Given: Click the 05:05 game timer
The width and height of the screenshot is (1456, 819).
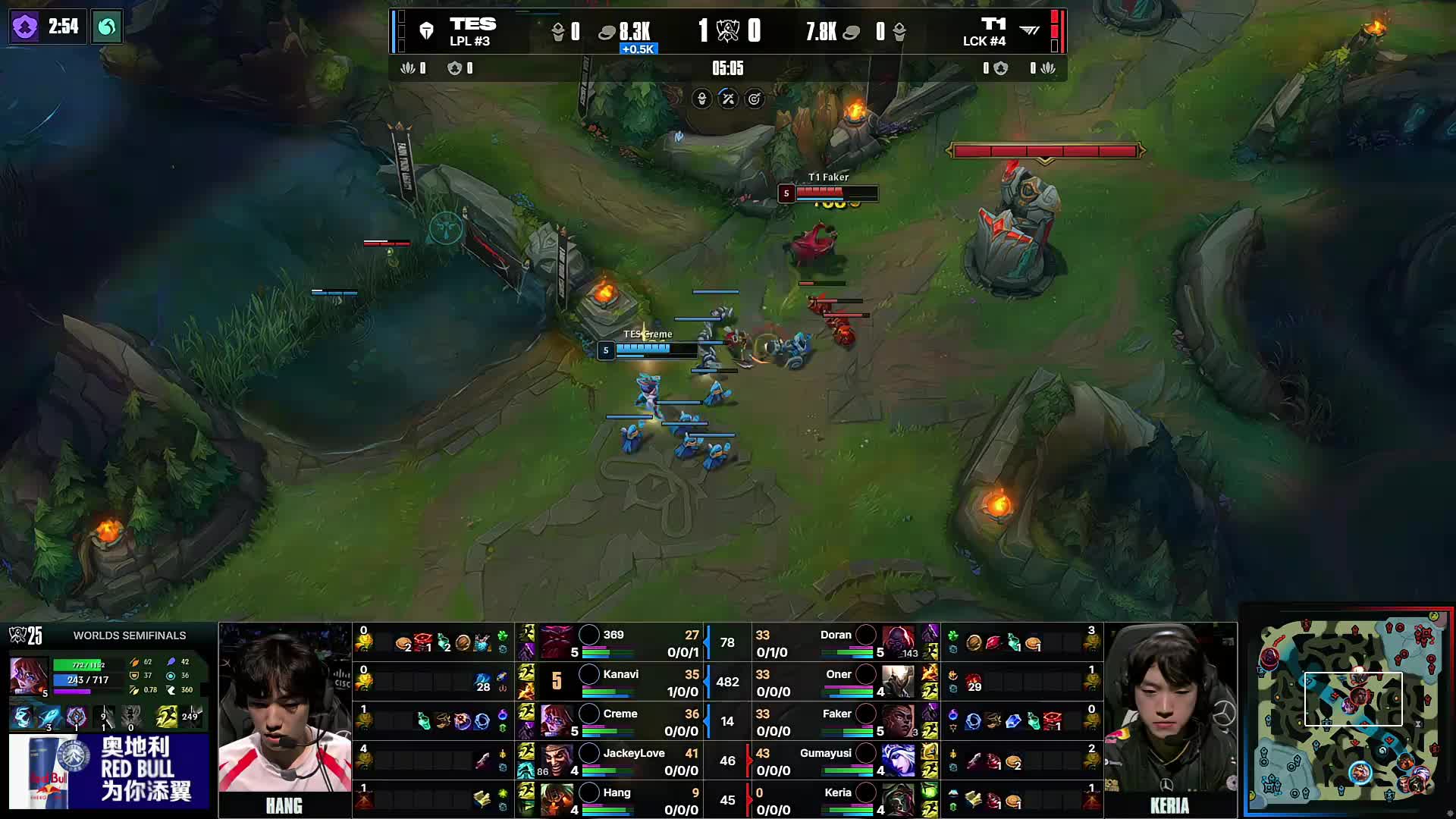Looking at the screenshot, I should 726,68.
